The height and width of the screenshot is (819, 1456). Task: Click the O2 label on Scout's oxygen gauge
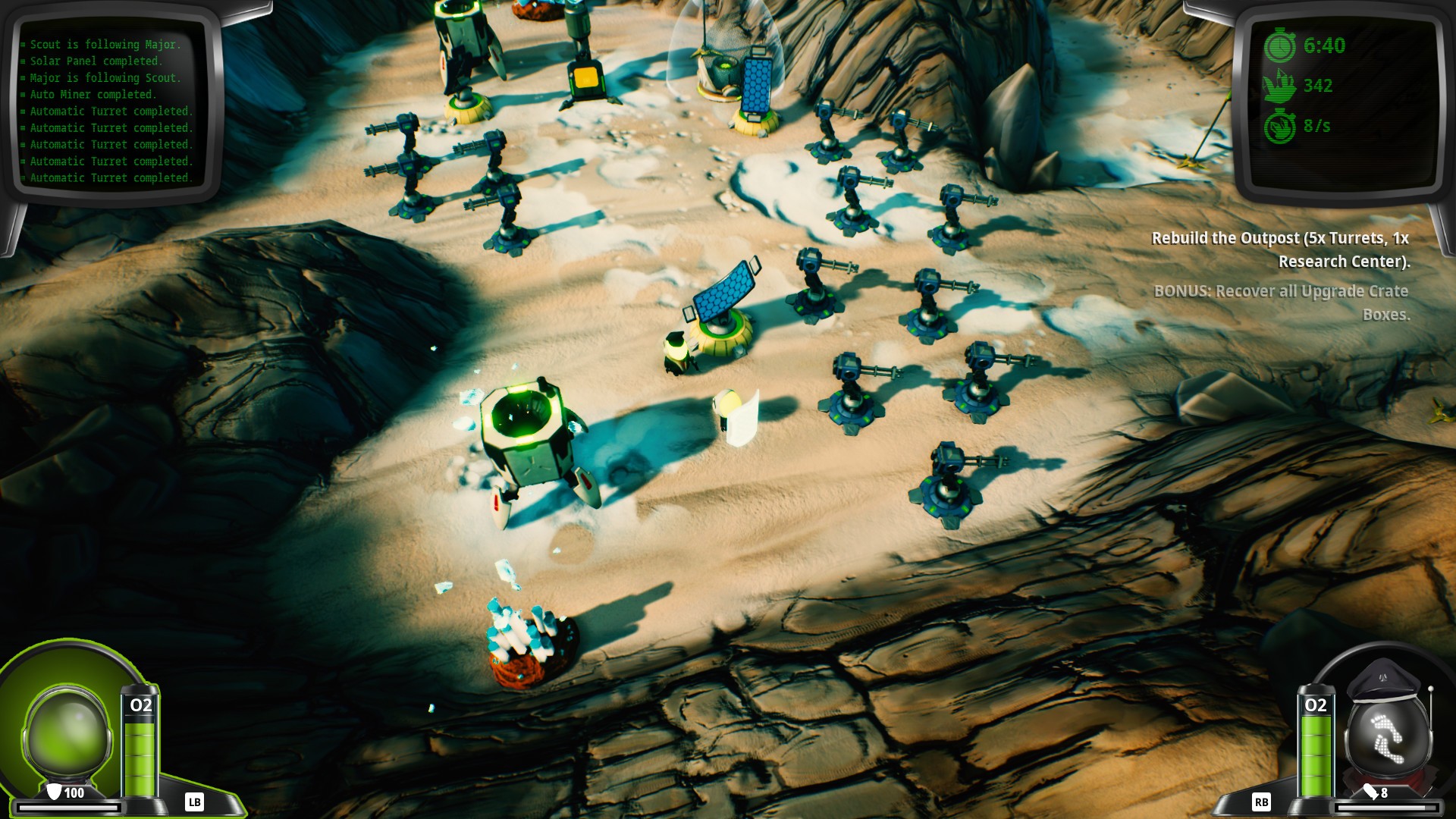point(141,704)
